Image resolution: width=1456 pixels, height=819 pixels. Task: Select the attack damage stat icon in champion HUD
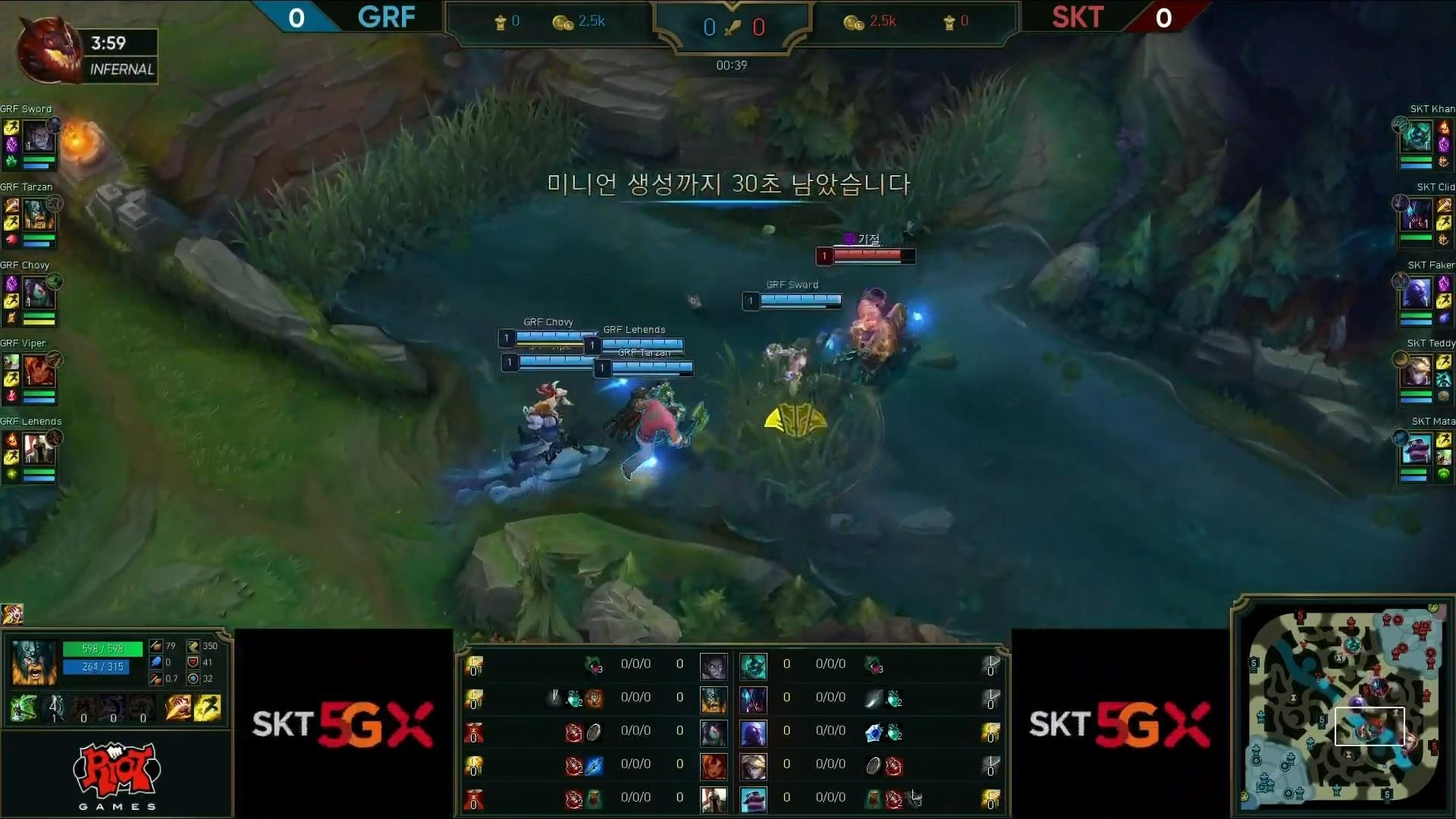pyautogui.click(x=155, y=647)
